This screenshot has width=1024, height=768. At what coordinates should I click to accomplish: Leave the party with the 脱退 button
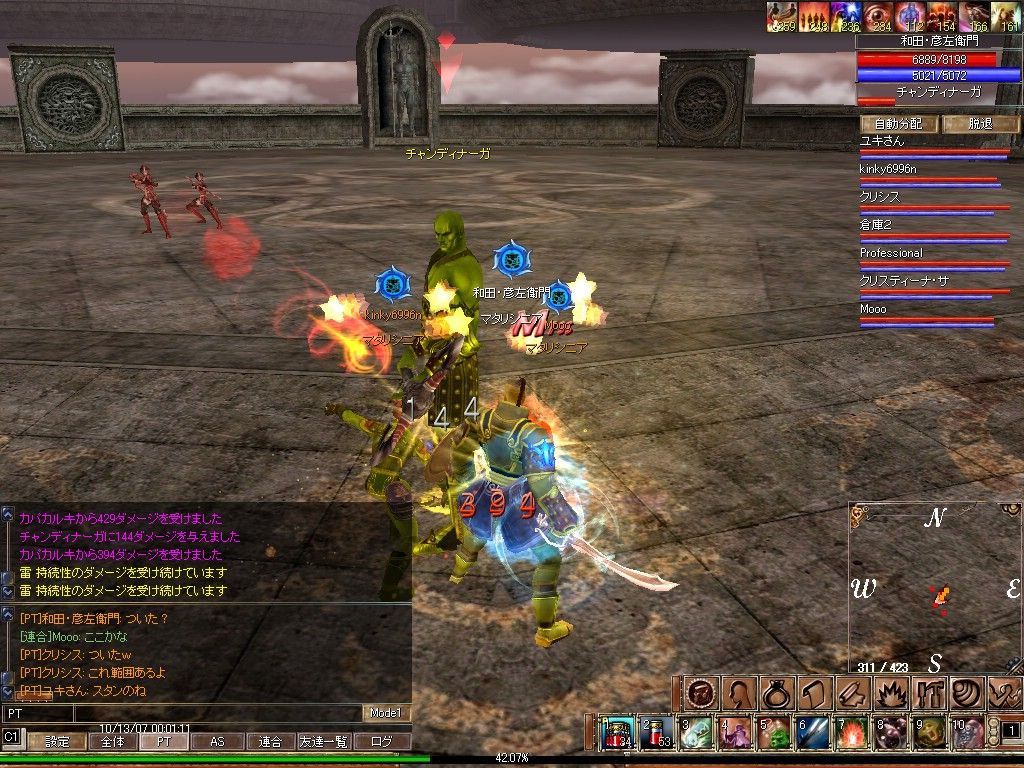981,124
